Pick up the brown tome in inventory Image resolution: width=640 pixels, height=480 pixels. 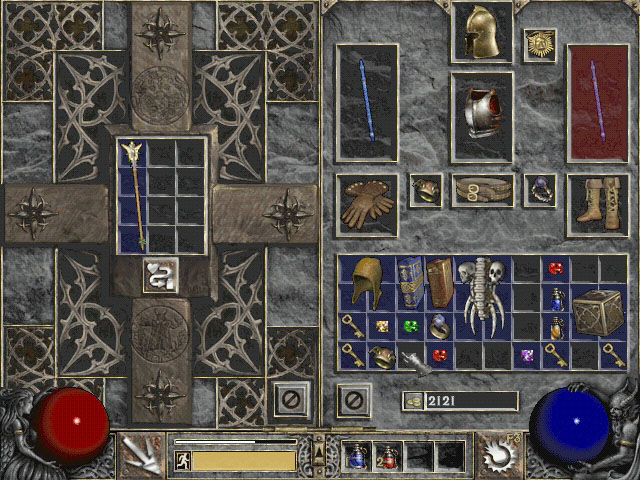pos(439,281)
